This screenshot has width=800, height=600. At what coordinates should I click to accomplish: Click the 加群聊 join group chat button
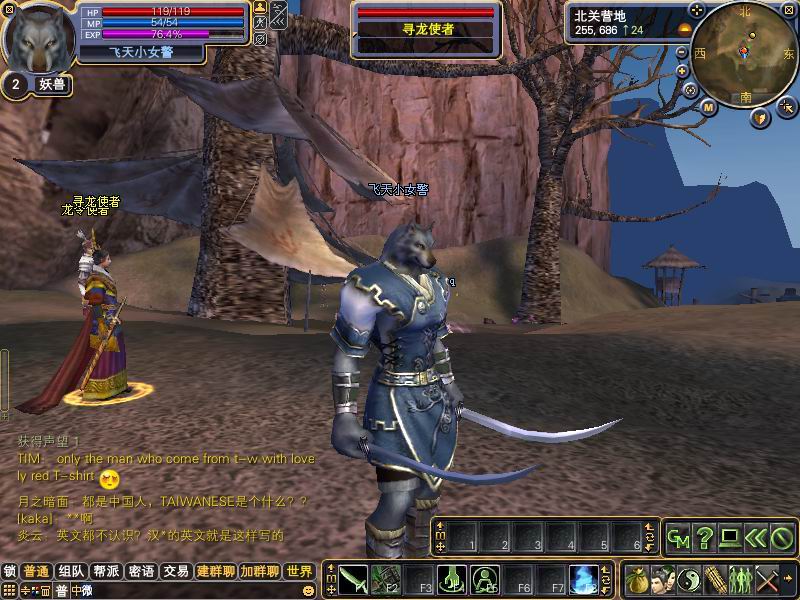point(260,572)
